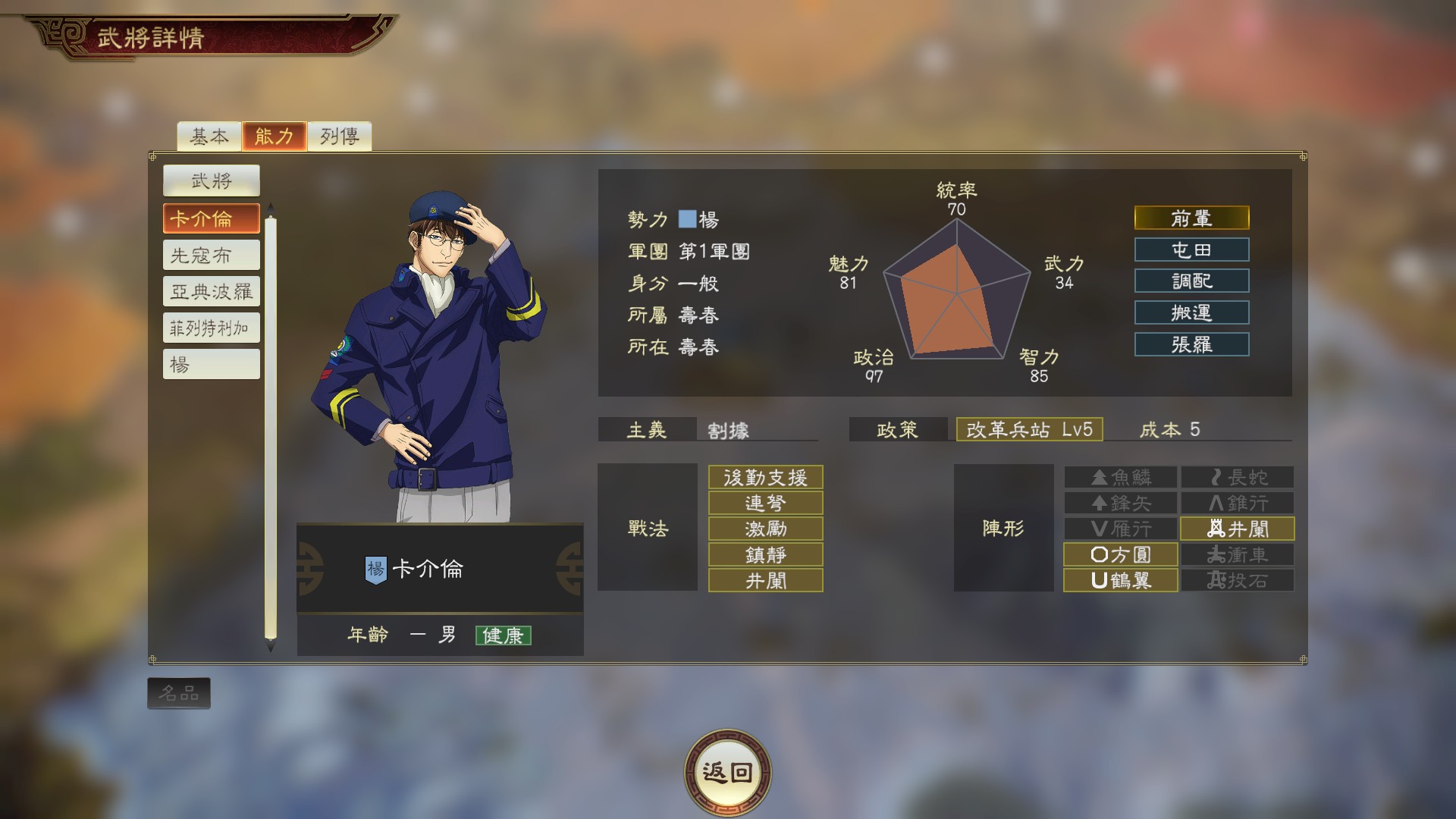The height and width of the screenshot is (819, 1456).
Task: Click the 卡介倫 officer entry
Action: click(211, 218)
